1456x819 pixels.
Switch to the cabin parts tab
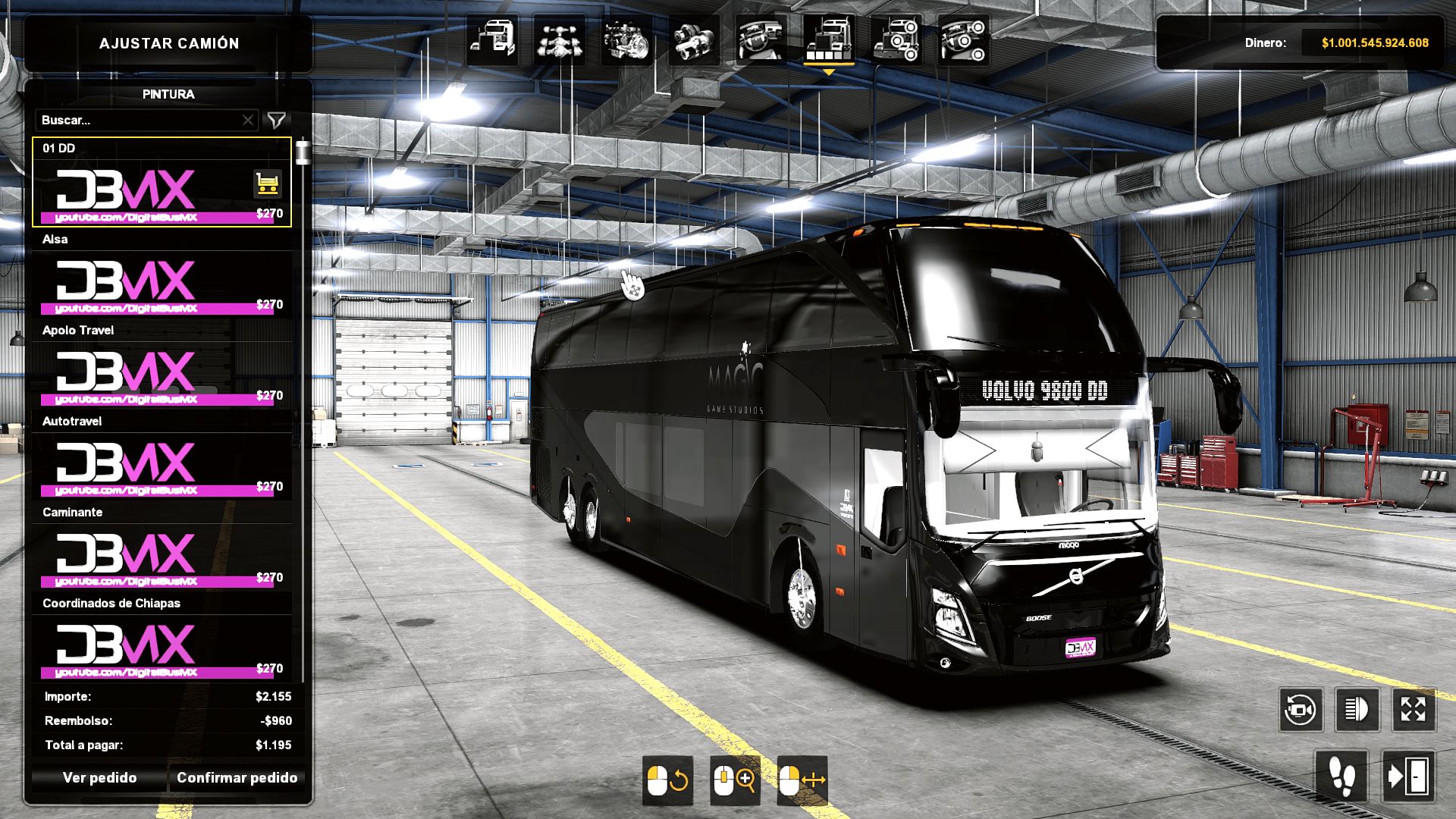point(492,39)
